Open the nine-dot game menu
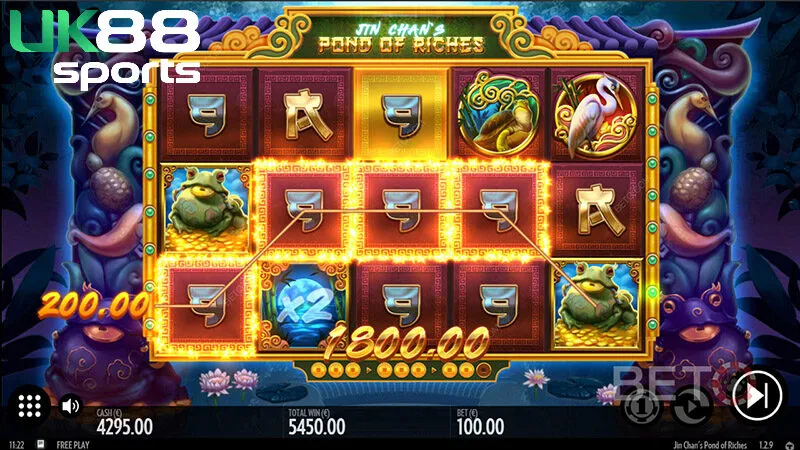The height and width of the screenshot is (450, 800). coord(29,405)
